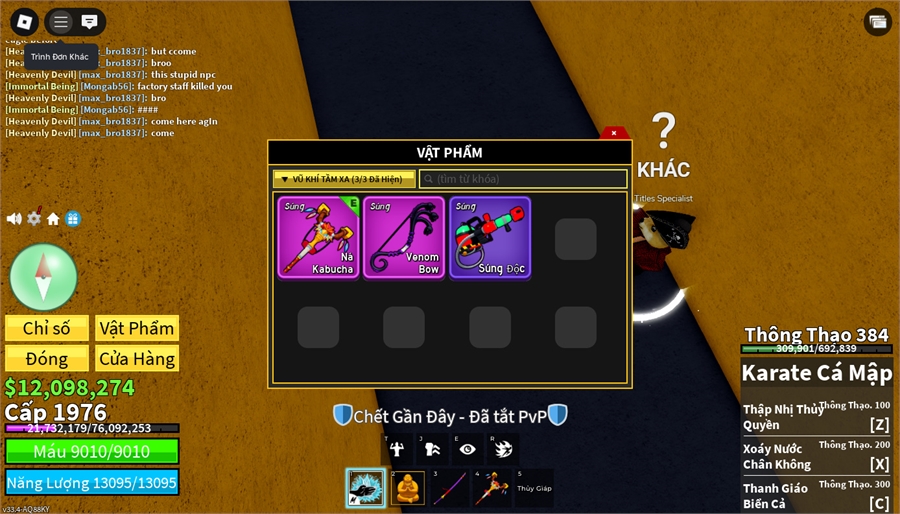Pick the Súng Độc gun item
The width and height of the screenshot is (900, 514).
tap(490, 237)
